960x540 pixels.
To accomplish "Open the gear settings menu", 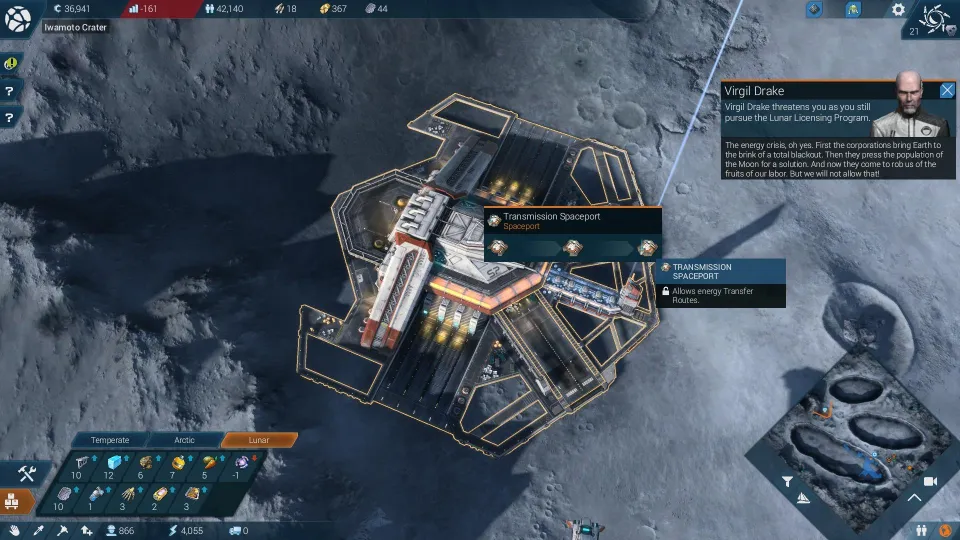I will coord(898,10).
